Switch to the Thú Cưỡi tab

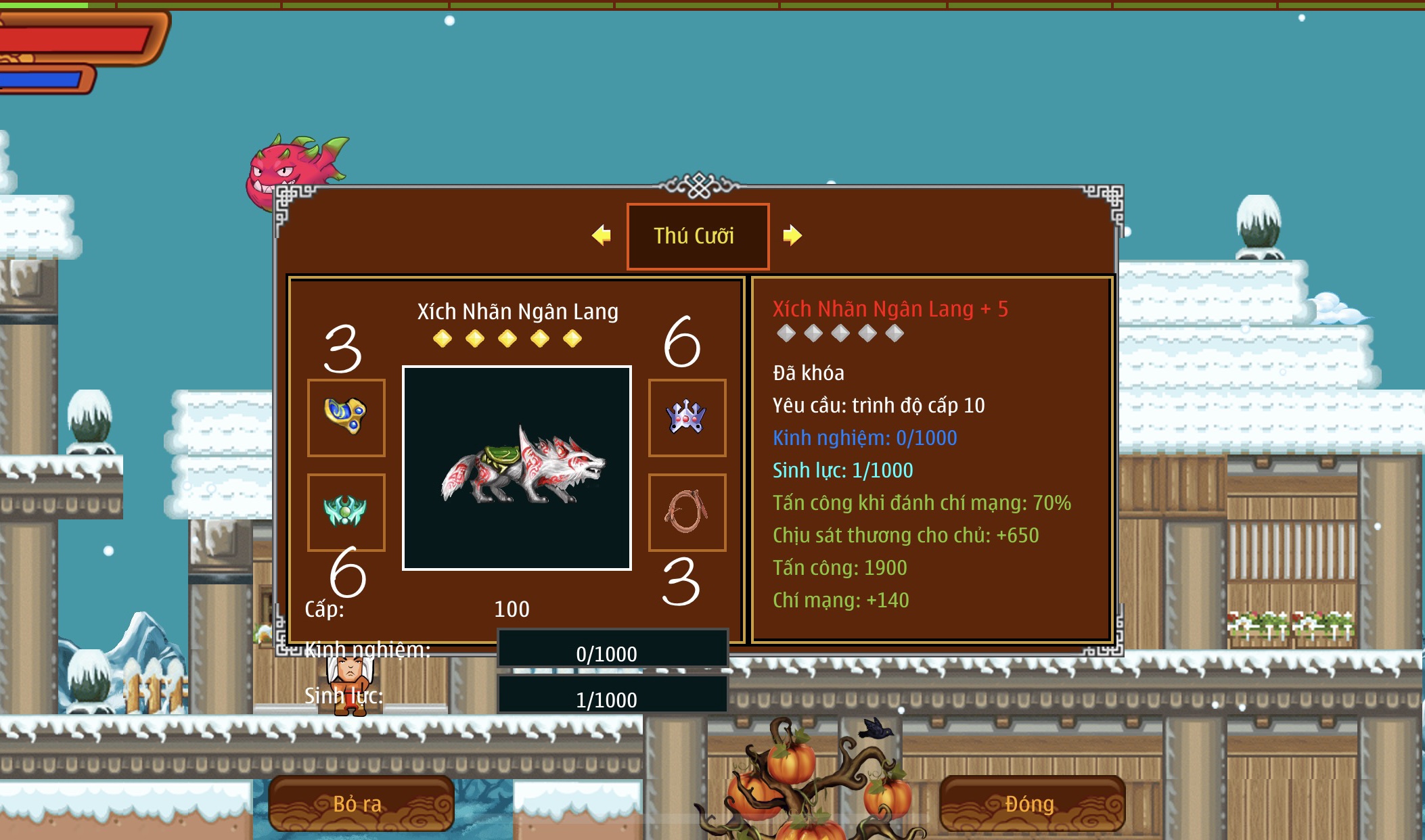[x=698, y=236]
